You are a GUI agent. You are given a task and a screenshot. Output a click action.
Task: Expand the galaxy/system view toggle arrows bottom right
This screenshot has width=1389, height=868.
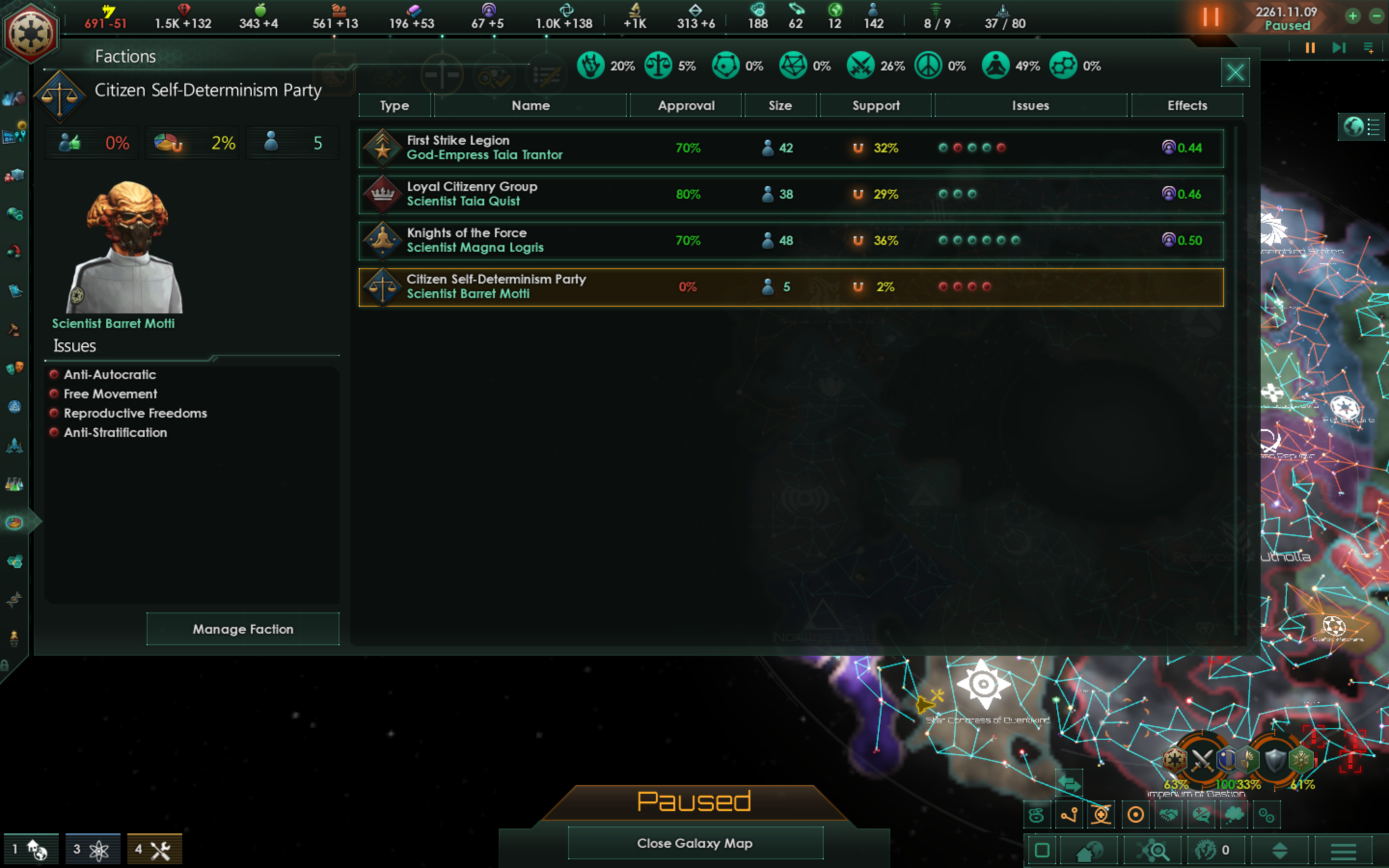coord(1281,851)
